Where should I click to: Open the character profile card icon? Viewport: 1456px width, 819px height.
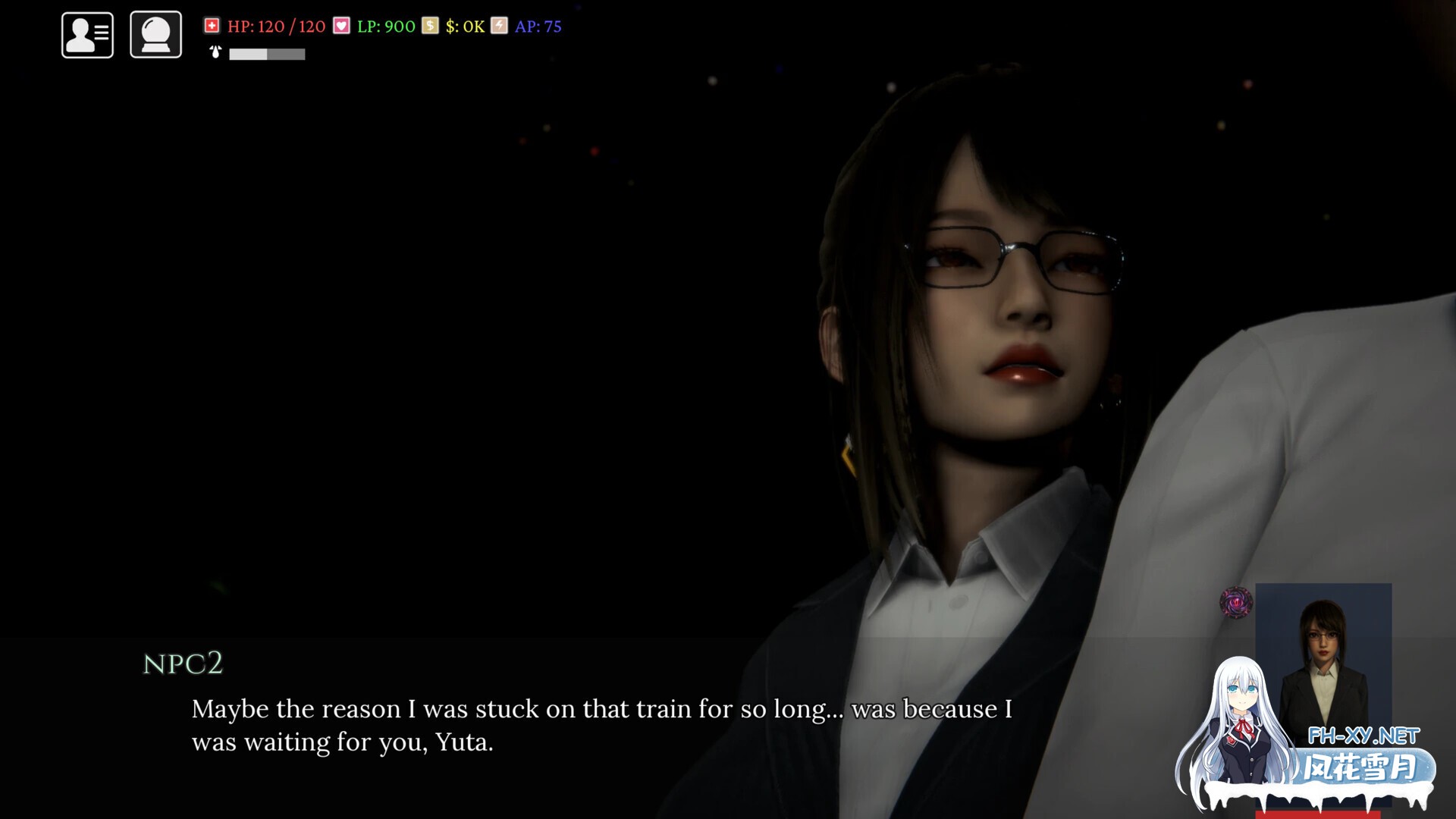[86, 34]
